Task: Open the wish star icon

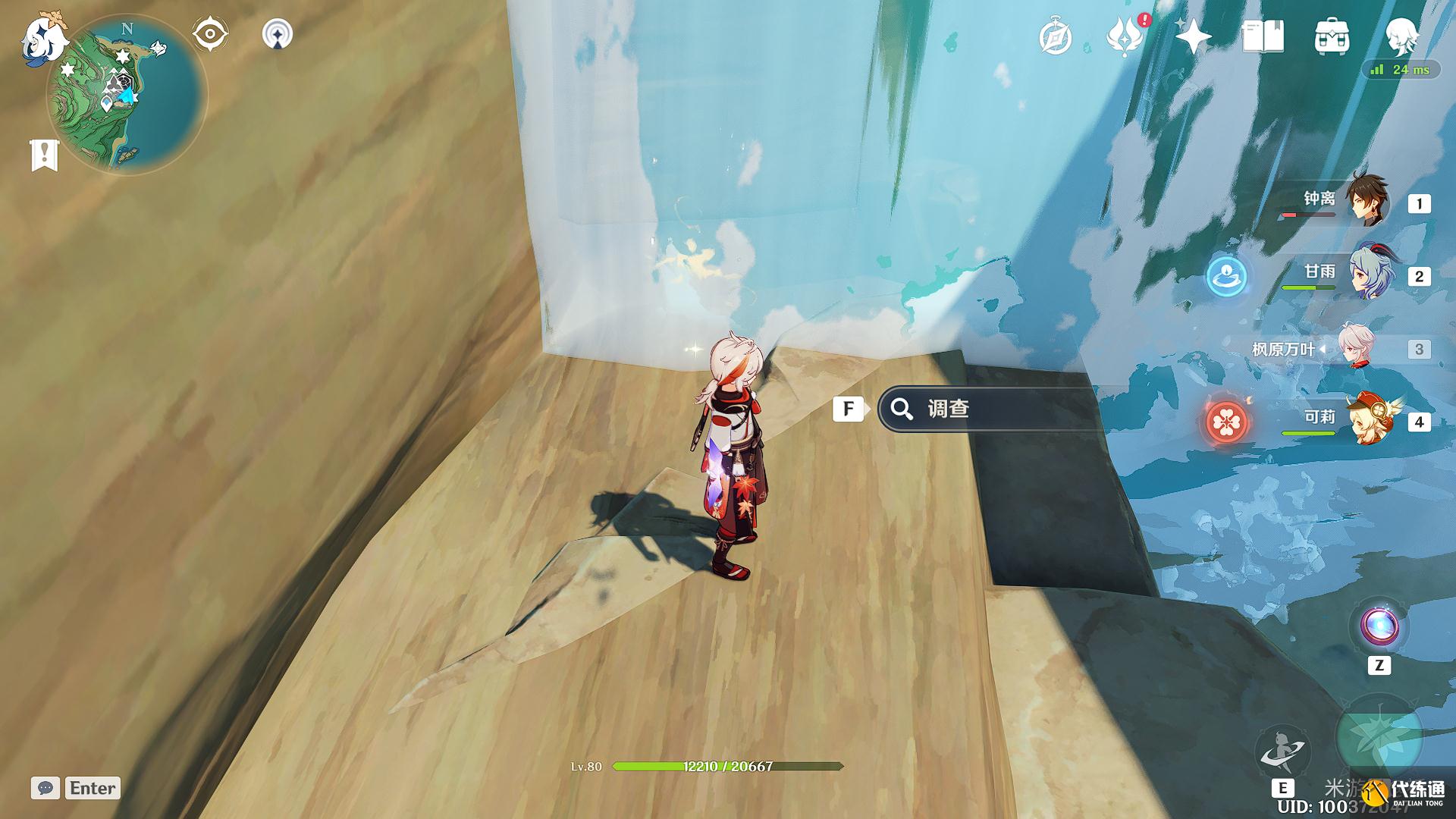Action: pyautogui.click(x=1192, y=36)
